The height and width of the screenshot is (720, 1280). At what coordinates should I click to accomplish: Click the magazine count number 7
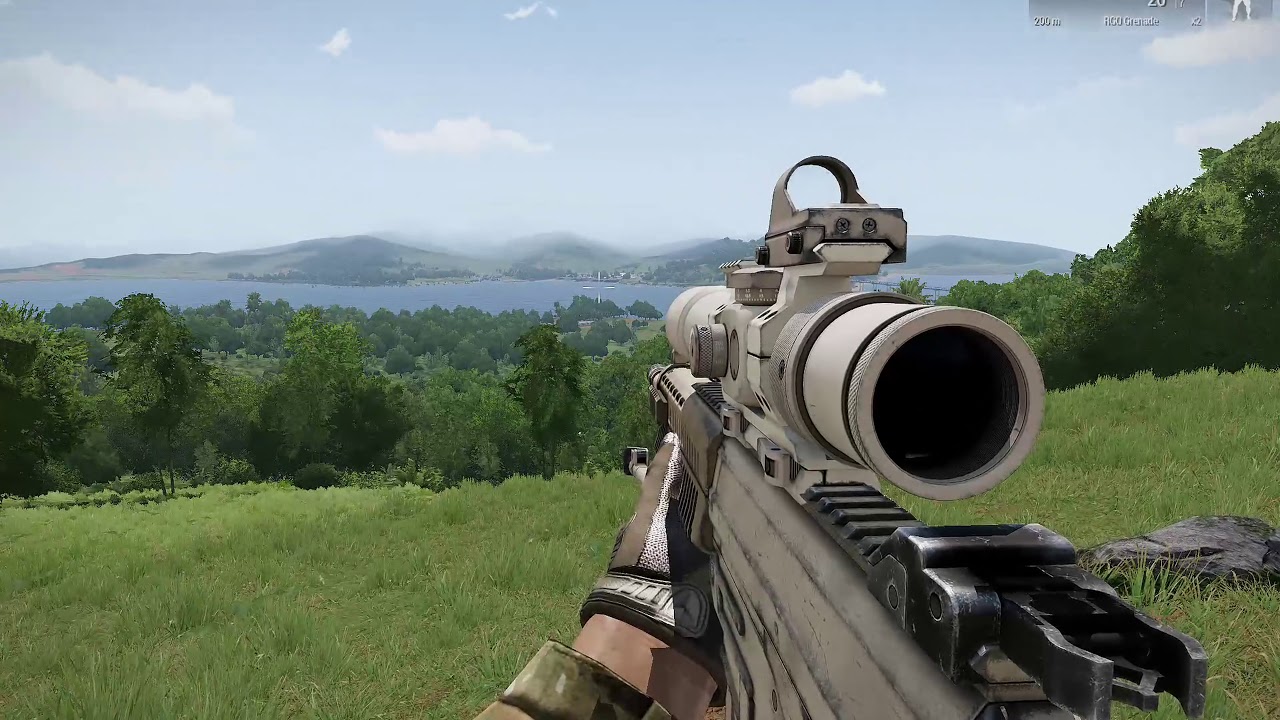click(1181, 4)
